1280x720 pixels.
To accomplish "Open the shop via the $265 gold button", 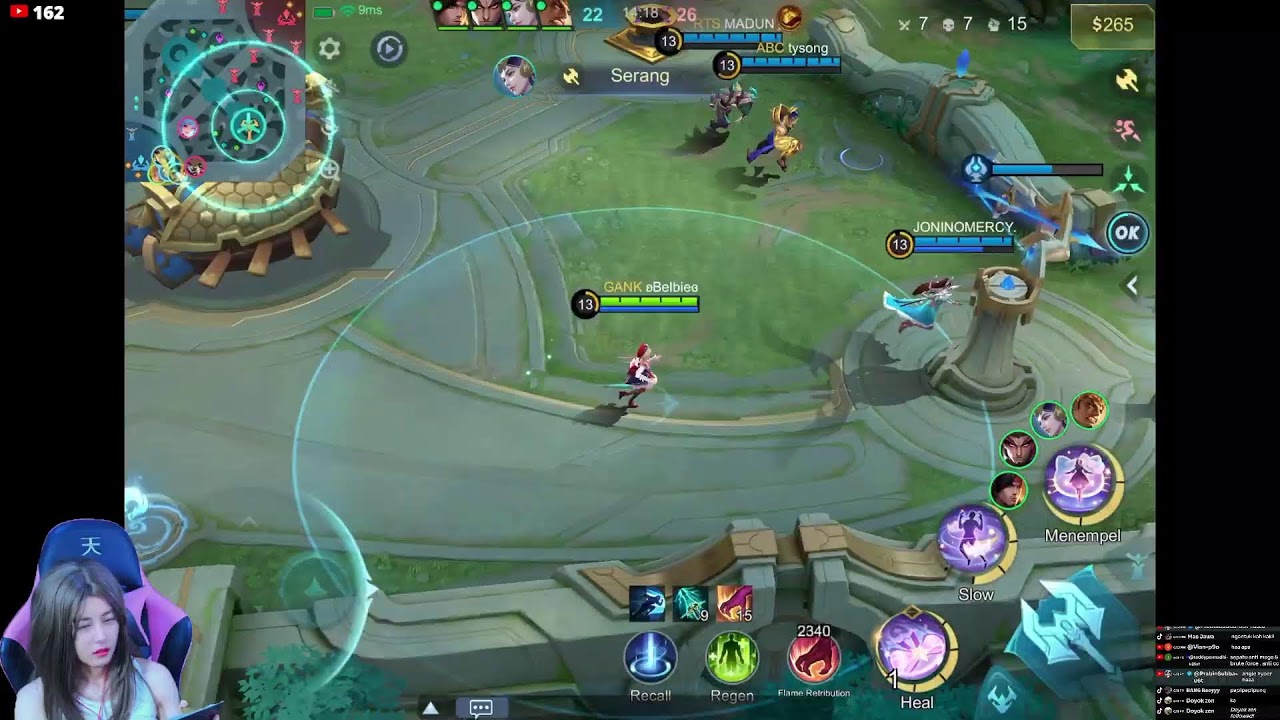I will [1112, 25].
